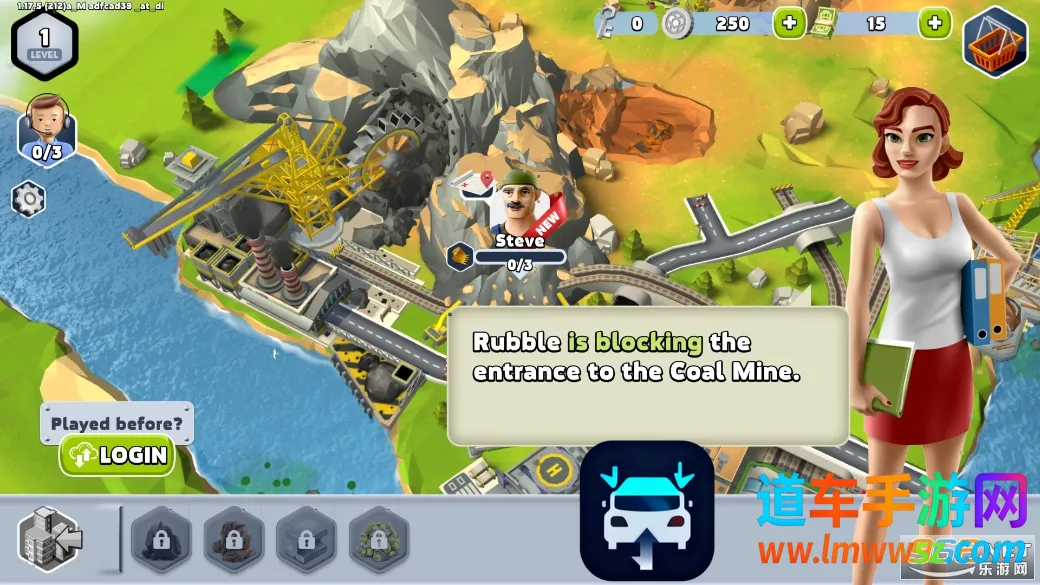This screenshot has height=585, width=1040.
Task: Open the buildings menu icon
Action: coord(51,538)
